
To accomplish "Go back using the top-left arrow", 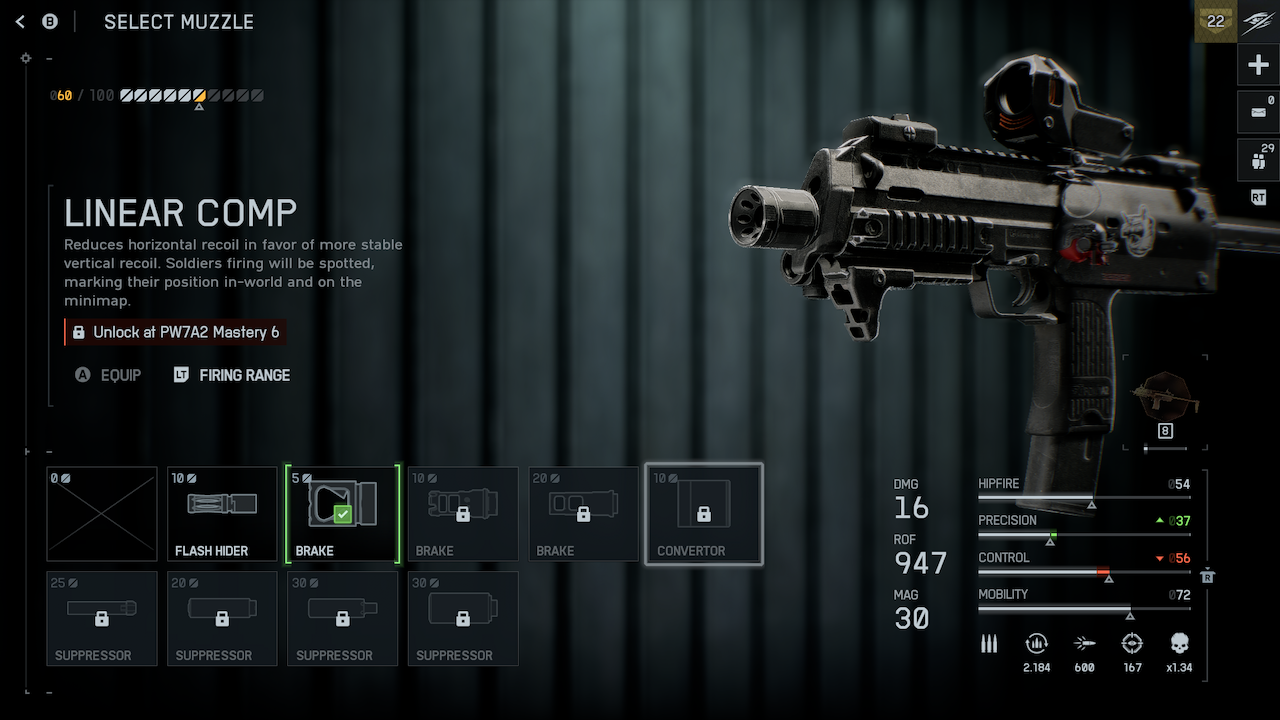I will coord(20,22).
